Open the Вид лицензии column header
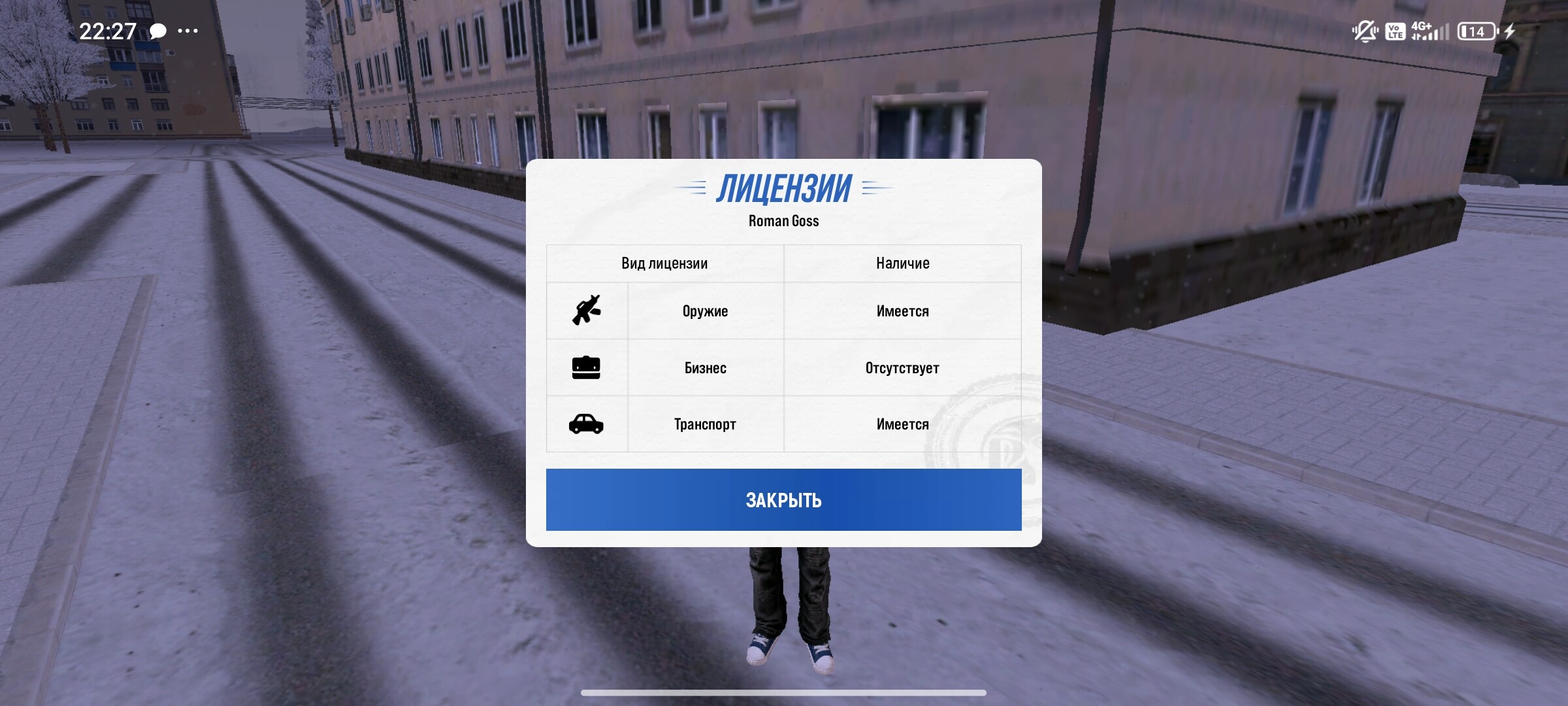This screenshot has width=1568, height=706. (665, 263)
